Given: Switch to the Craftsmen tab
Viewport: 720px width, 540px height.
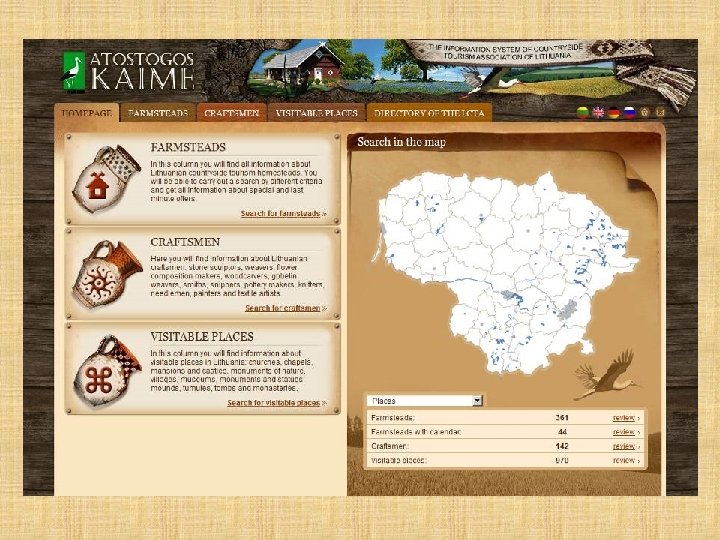Looking at the screenshot, I should (x=231, y=113).
